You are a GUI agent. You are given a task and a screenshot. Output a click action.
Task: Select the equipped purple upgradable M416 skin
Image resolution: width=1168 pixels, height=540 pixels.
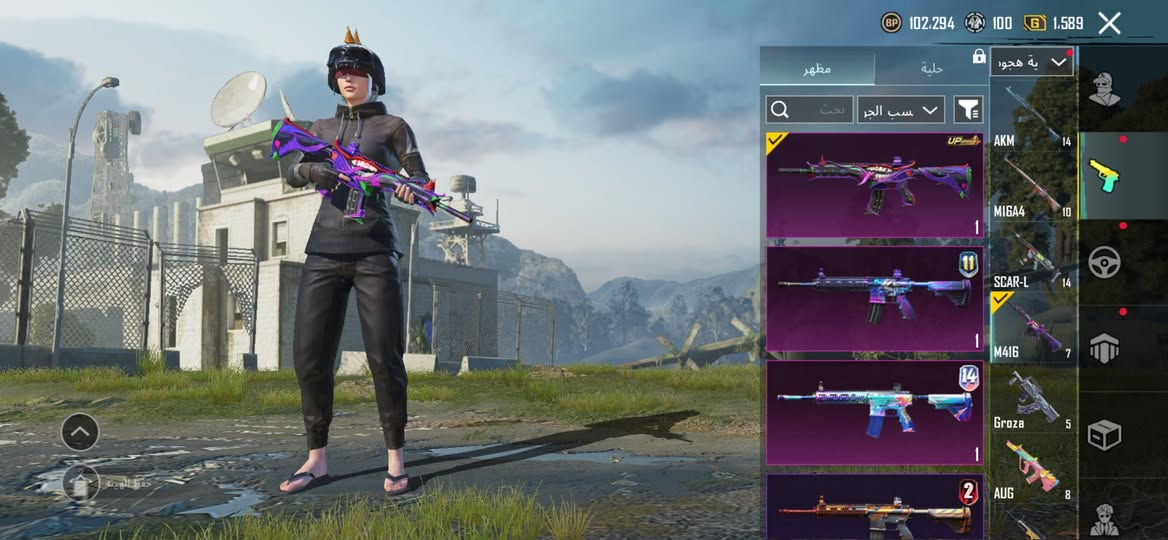tap(874, 185)
